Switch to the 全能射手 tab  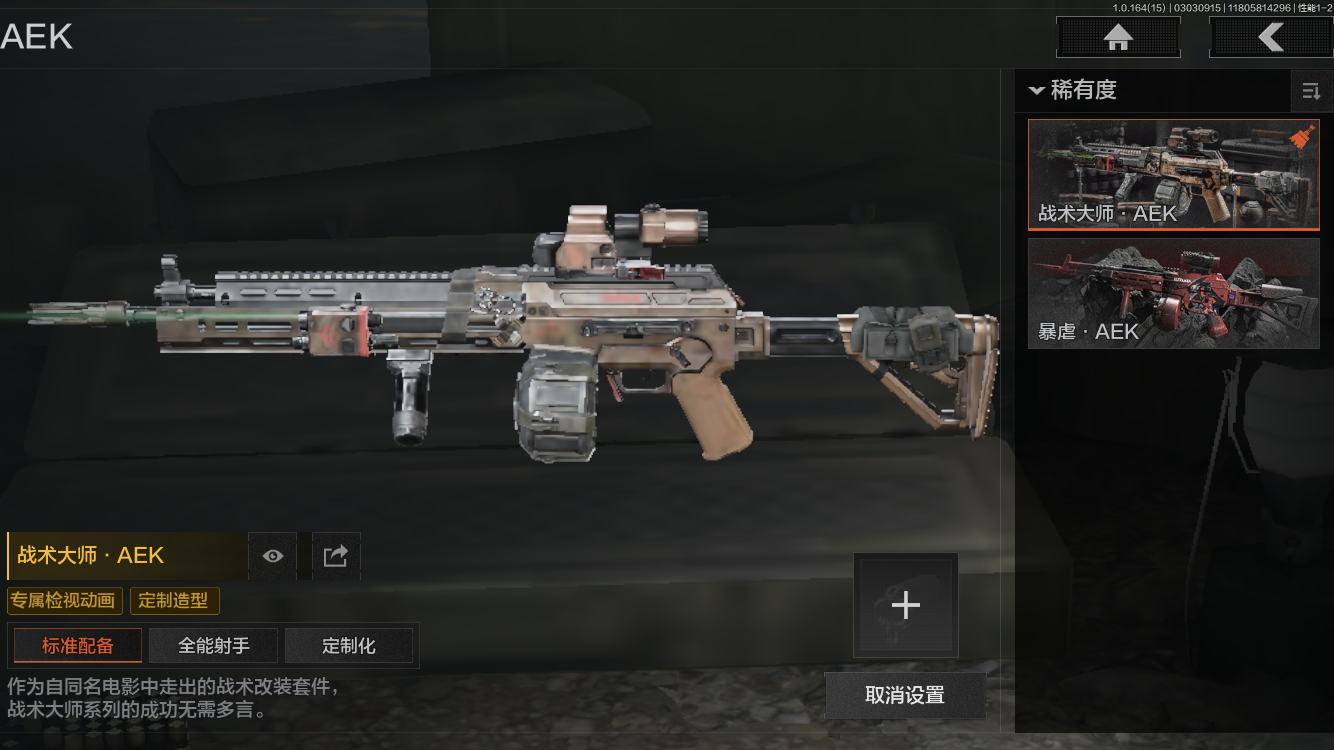click(213, 646)
